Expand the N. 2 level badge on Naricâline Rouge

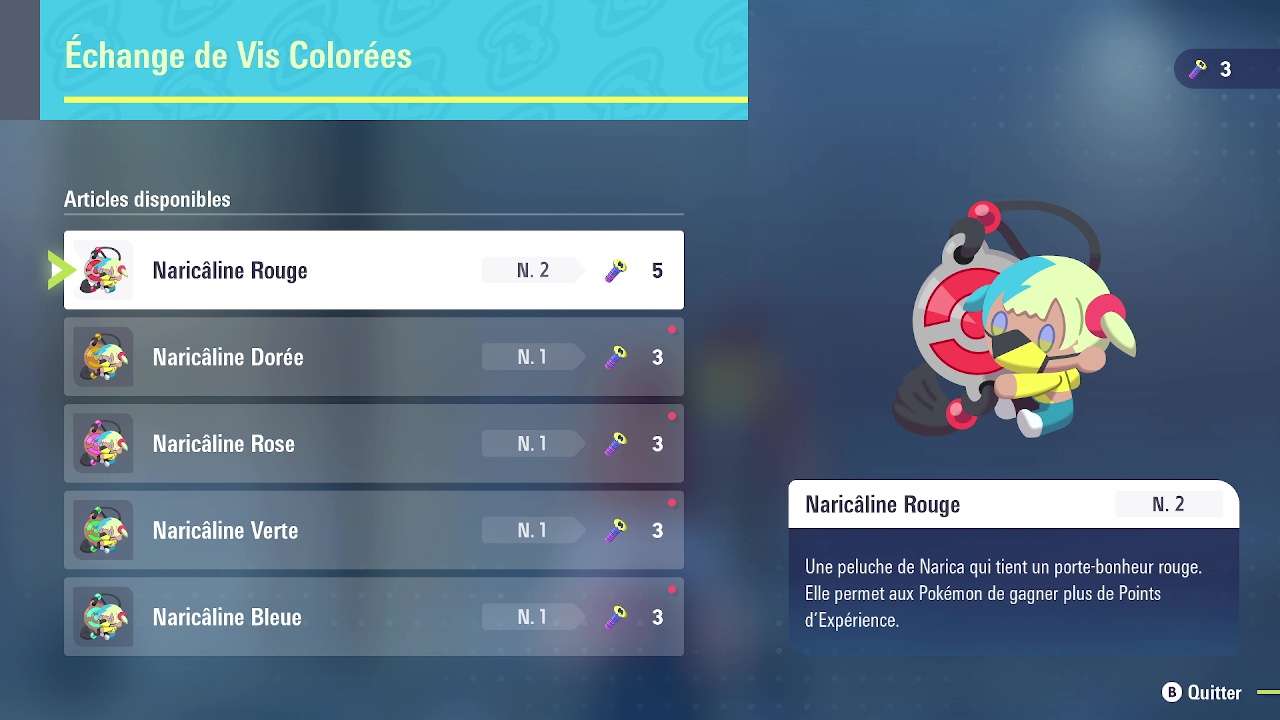(532, 269)
